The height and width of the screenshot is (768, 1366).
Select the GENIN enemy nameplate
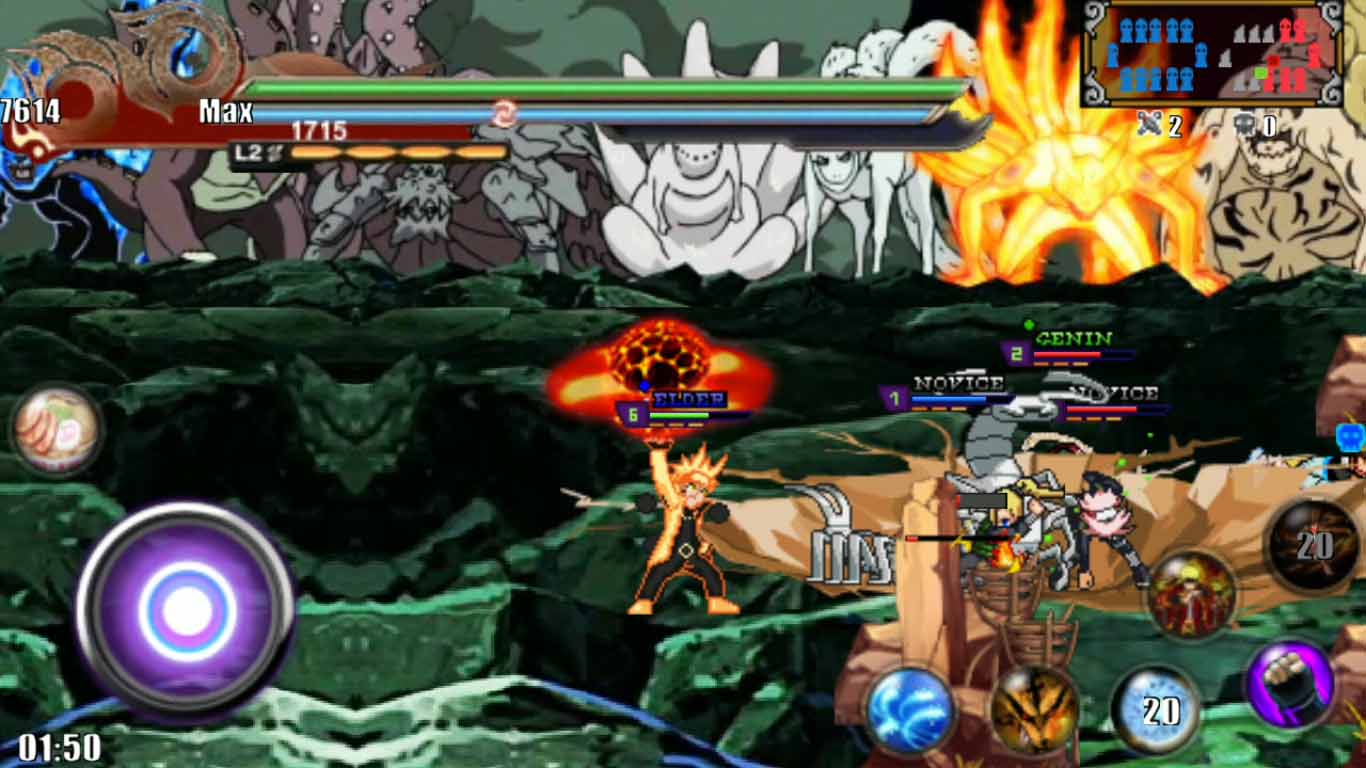[1075, 340]
